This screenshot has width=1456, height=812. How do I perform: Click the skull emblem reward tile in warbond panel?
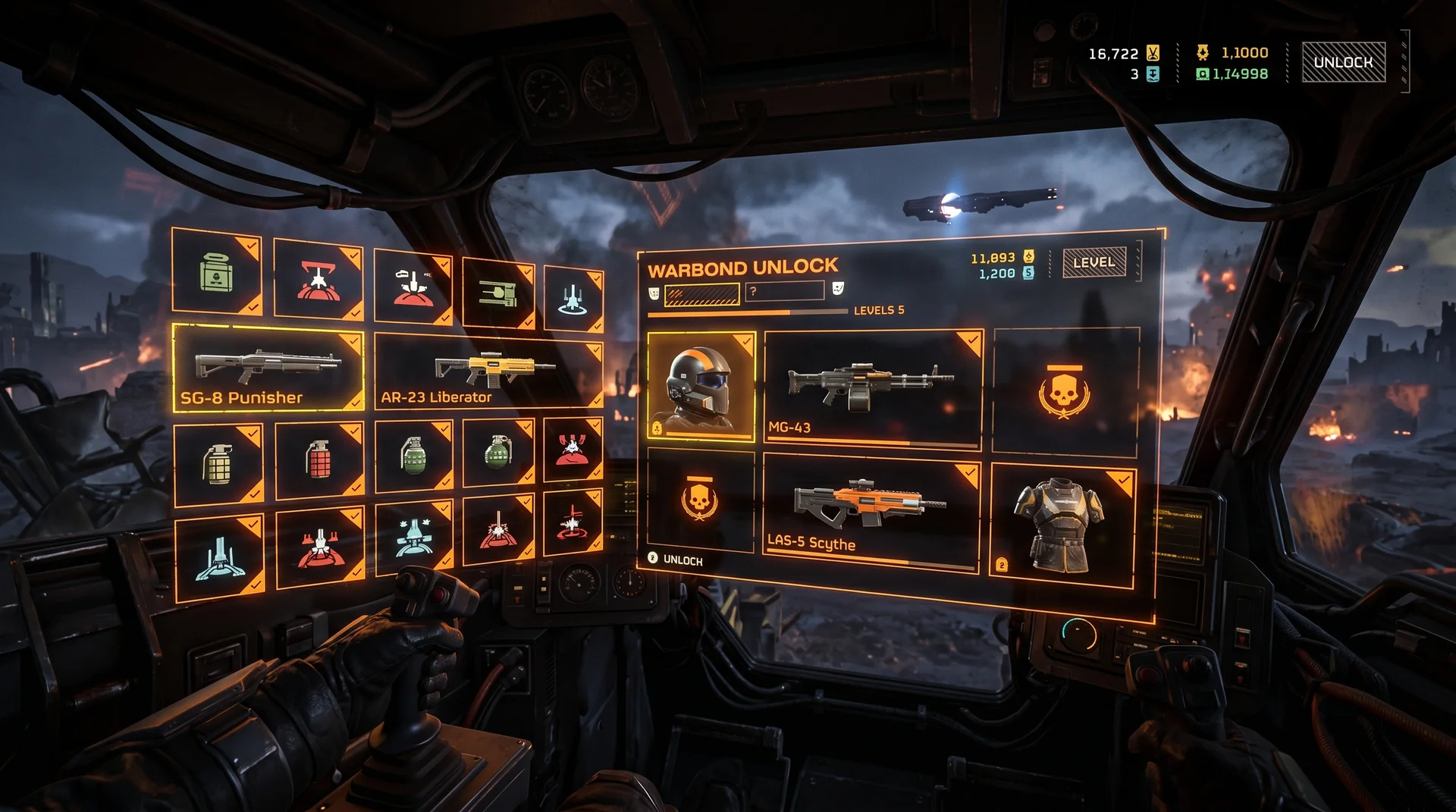[x=1063, y=392]
